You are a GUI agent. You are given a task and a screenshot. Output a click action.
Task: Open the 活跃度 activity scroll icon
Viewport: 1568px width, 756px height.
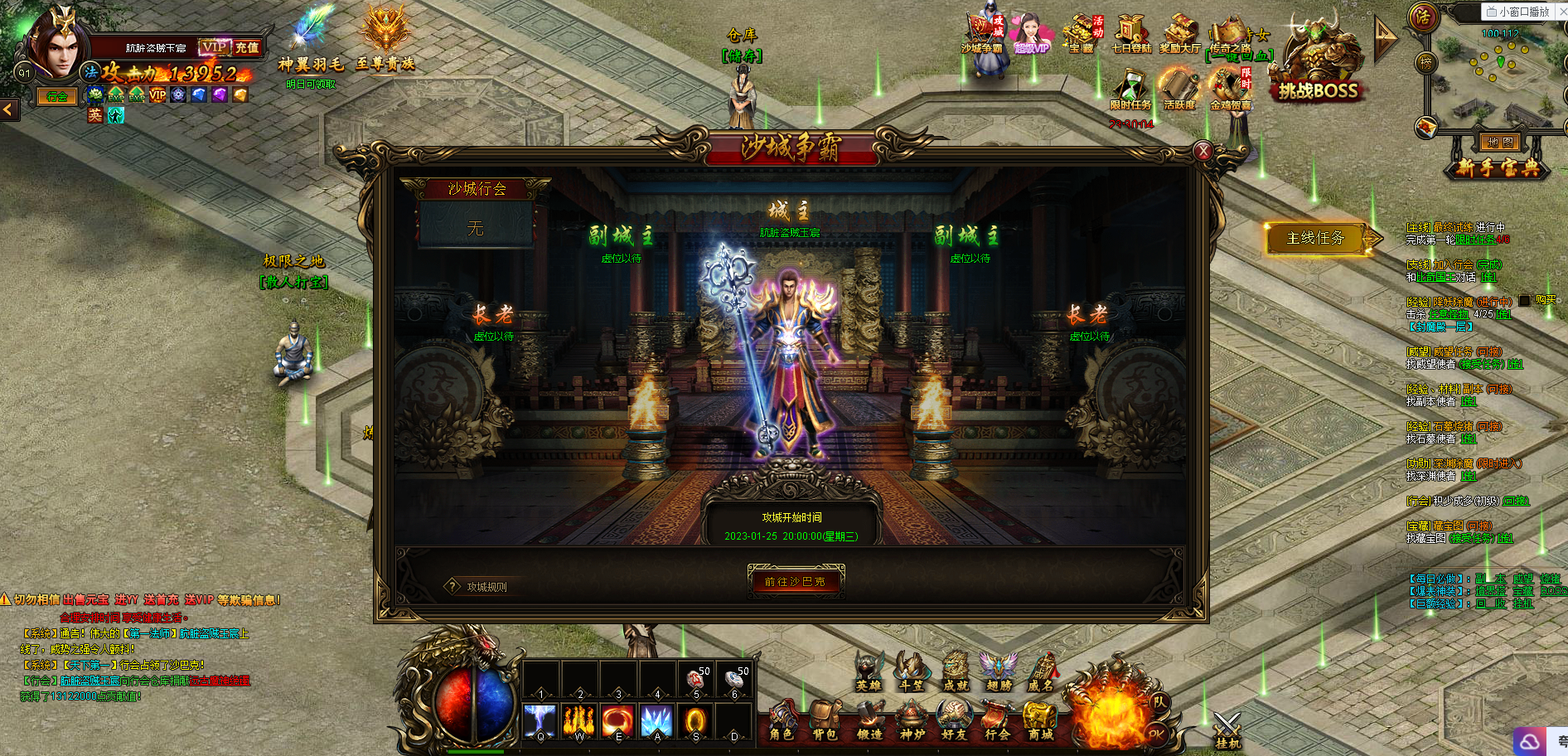coord(1178,90)
